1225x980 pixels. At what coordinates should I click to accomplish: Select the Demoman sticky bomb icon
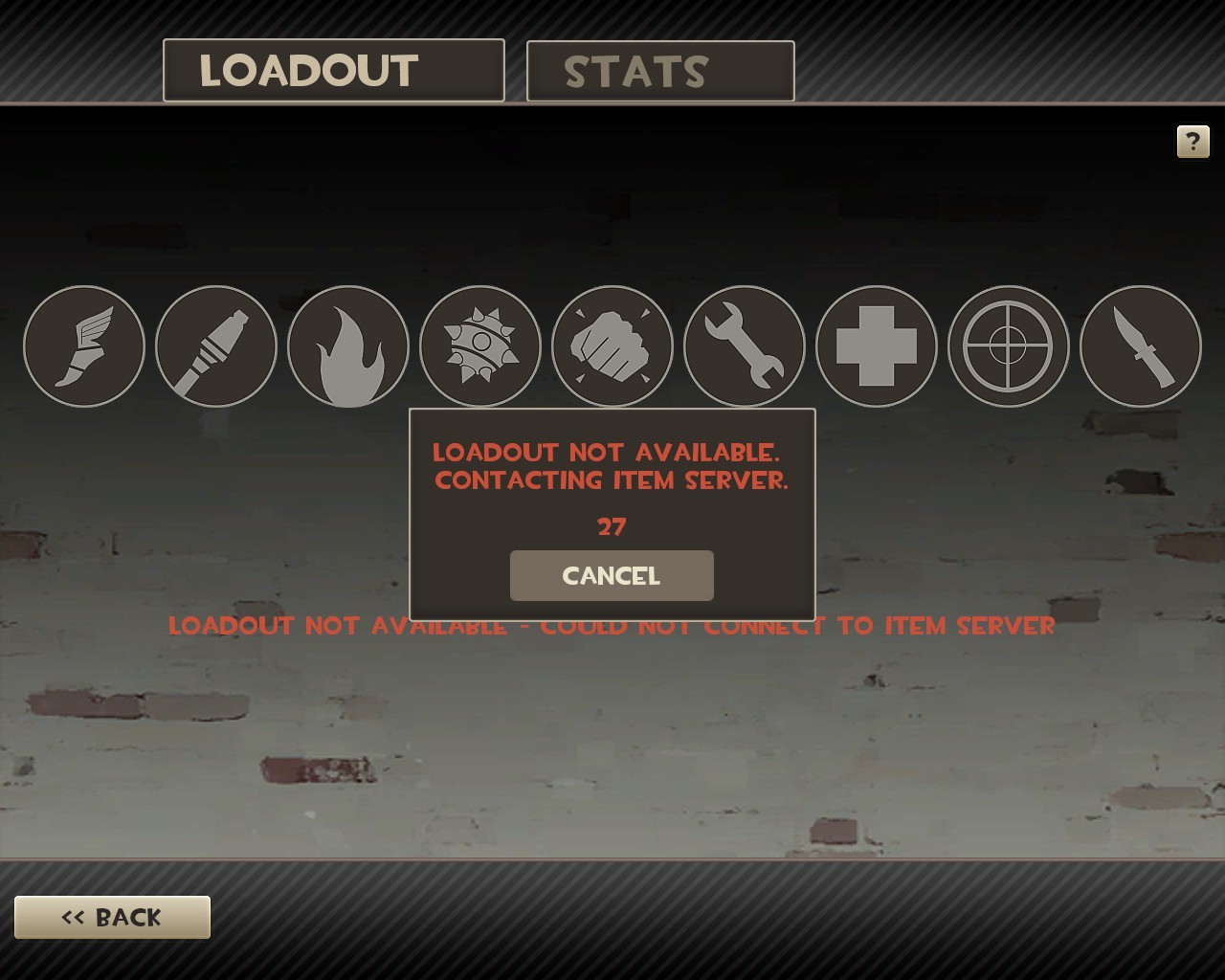480,346
